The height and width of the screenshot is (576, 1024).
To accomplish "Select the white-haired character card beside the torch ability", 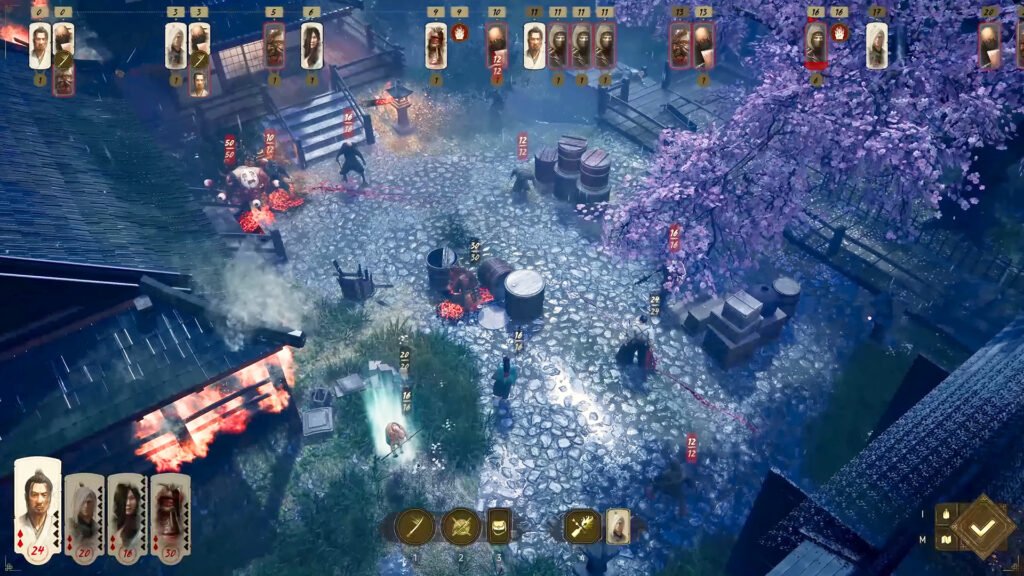I will pyautogui.click(x=618, y=526).
